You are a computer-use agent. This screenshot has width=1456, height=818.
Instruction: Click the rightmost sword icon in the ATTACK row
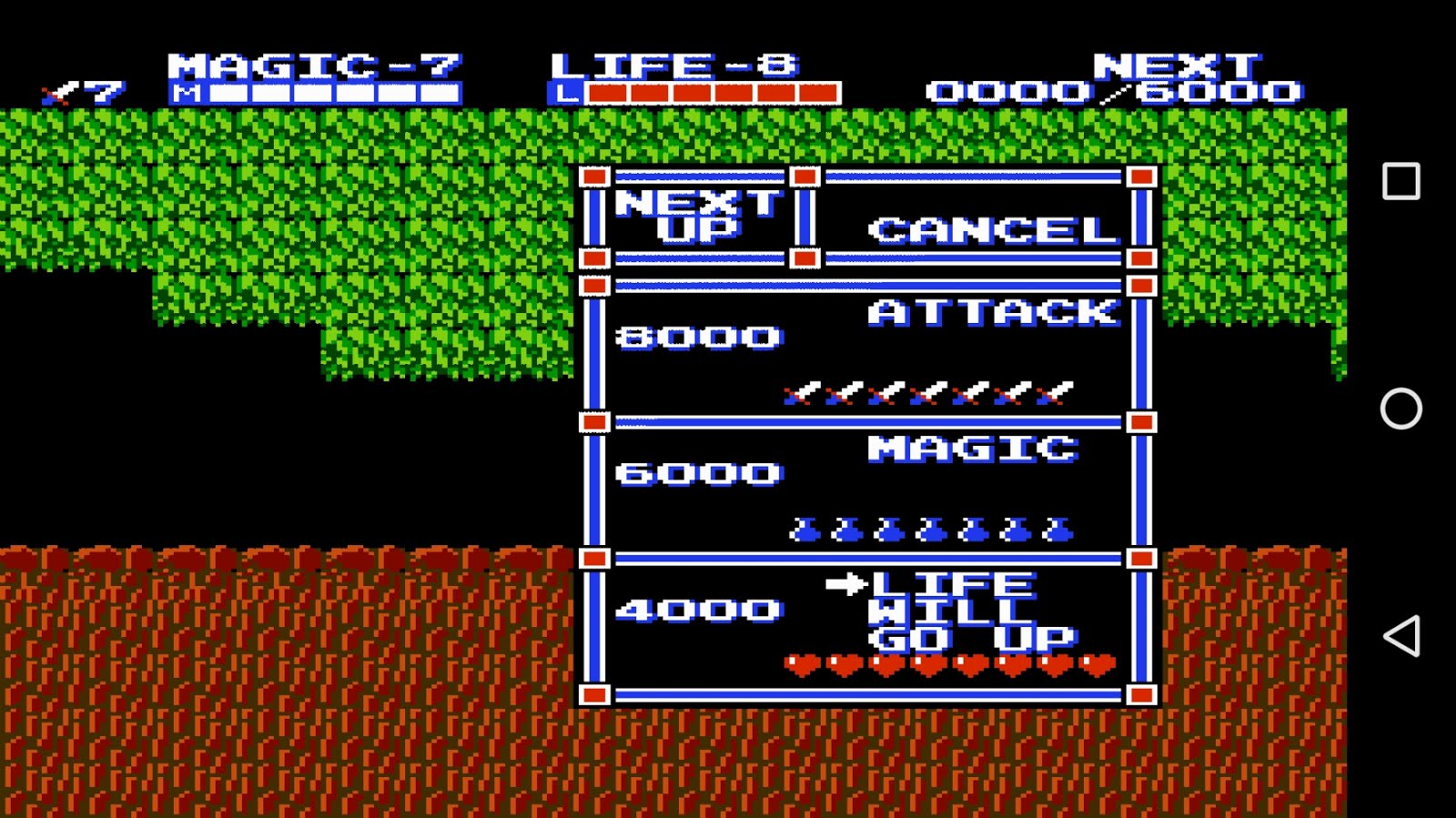point(1056,391)
